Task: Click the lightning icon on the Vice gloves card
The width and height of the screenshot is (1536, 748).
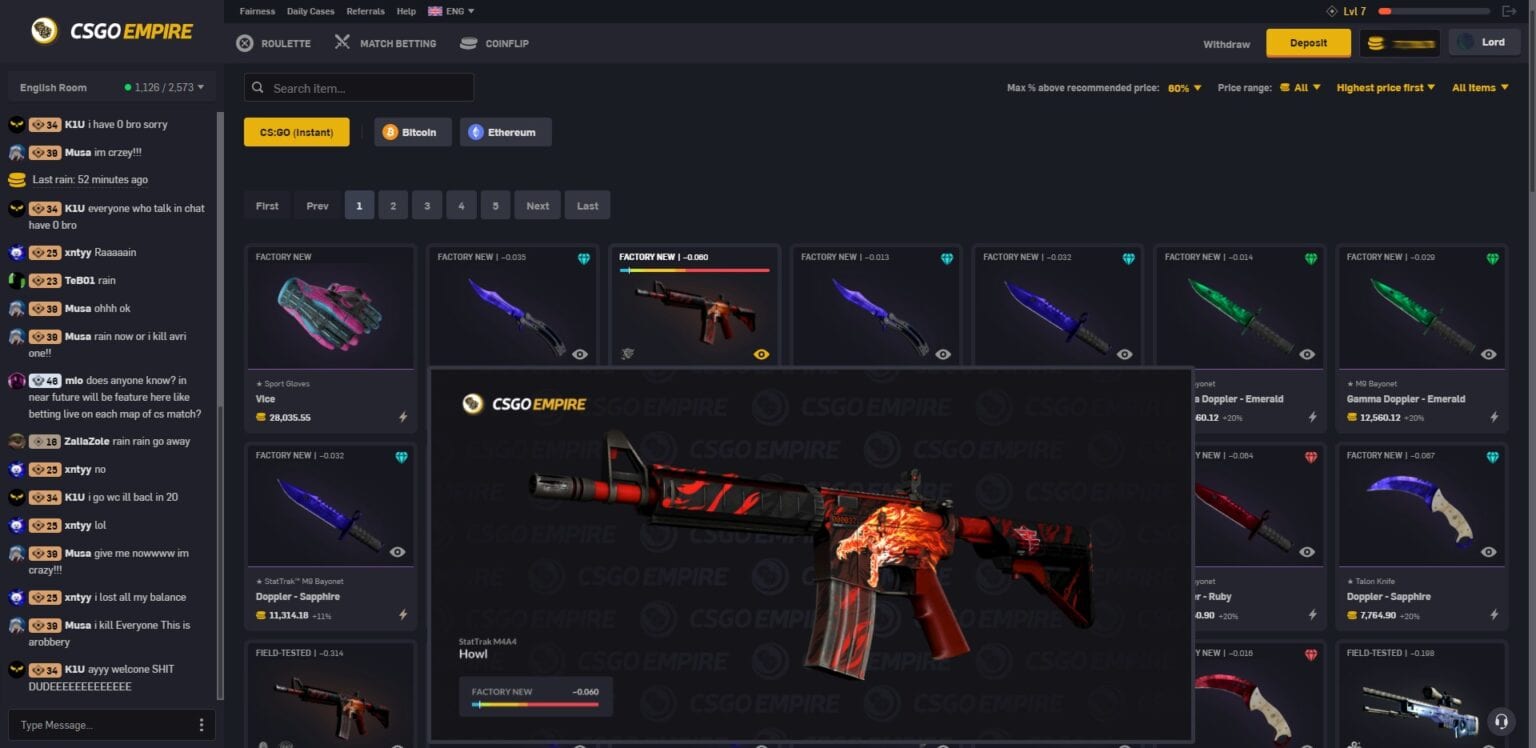Action: 403,418
